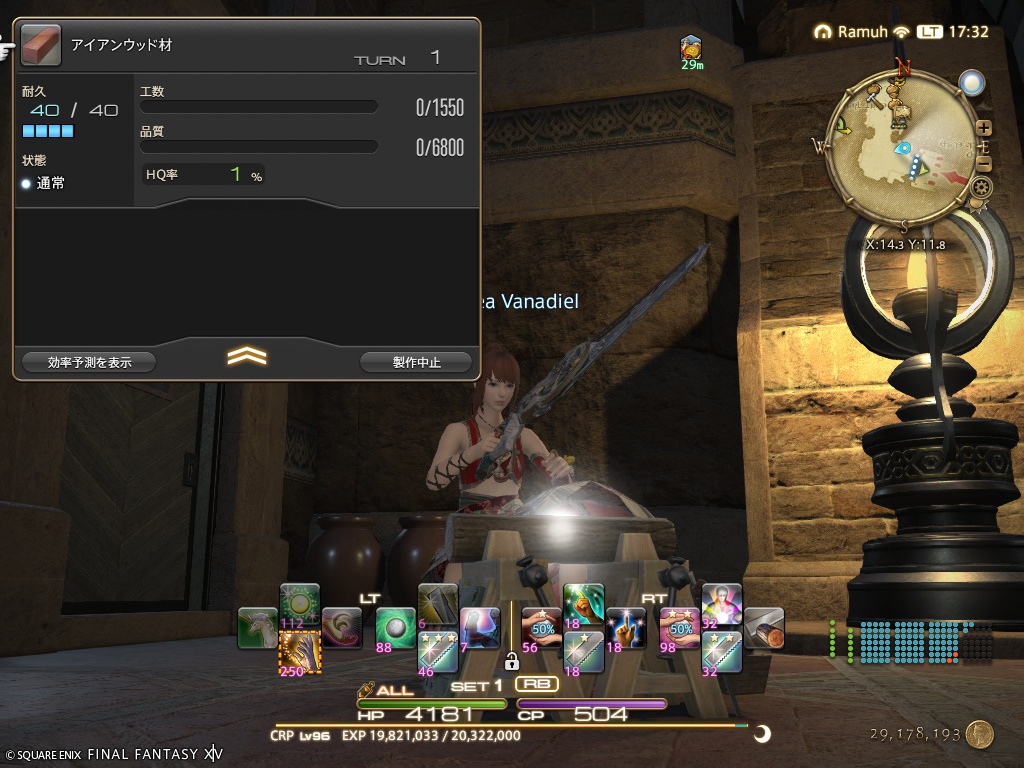Zoom in on the minimap with plus
Viewport: 1024px width, 768px height.
point(984,127)
